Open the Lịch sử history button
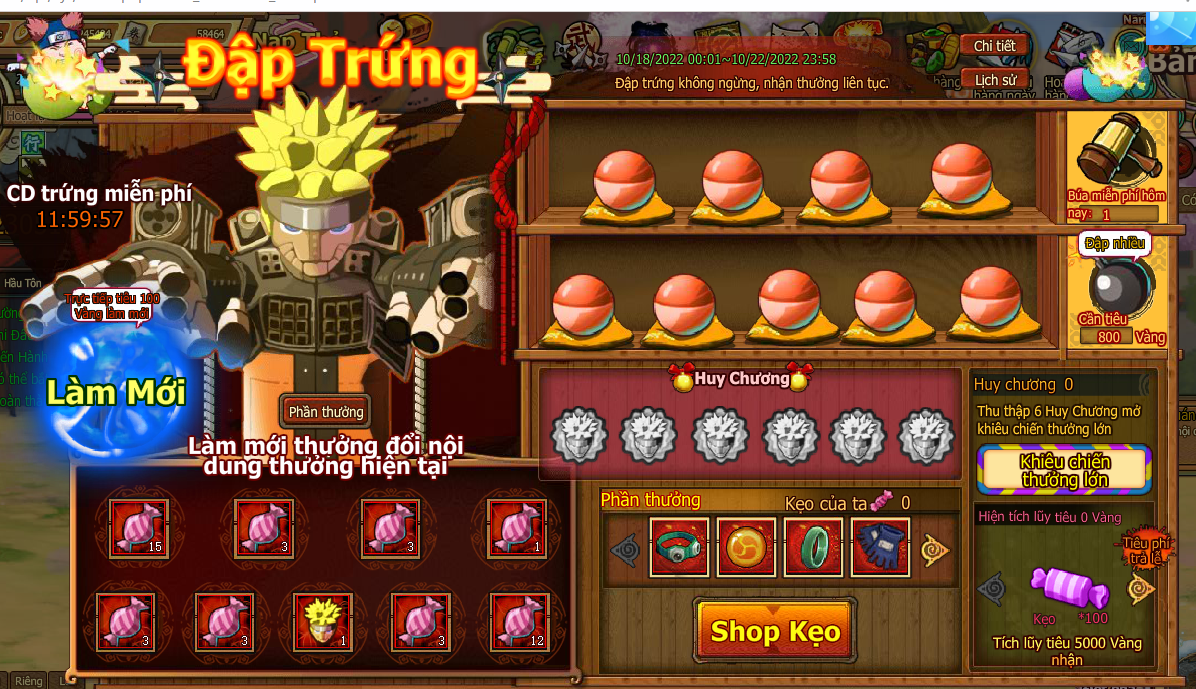The image size is (1196, 689). 994,80
